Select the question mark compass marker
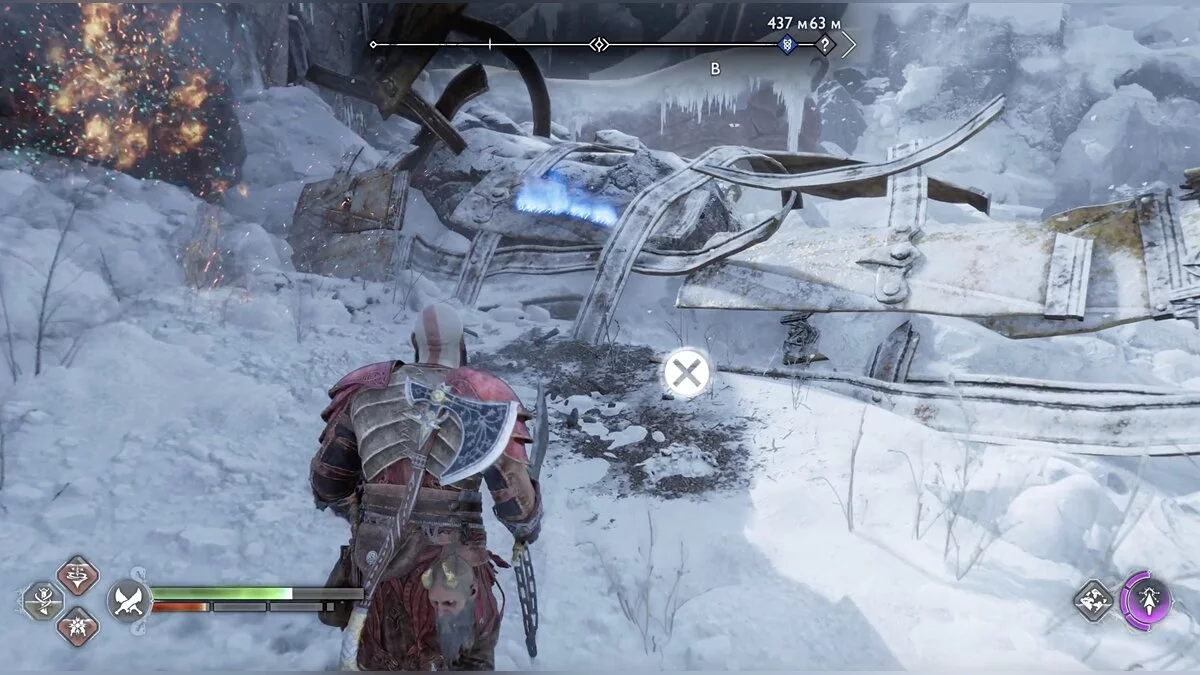The width and height of the screenshot is (1200, 675). click(824, 45)
